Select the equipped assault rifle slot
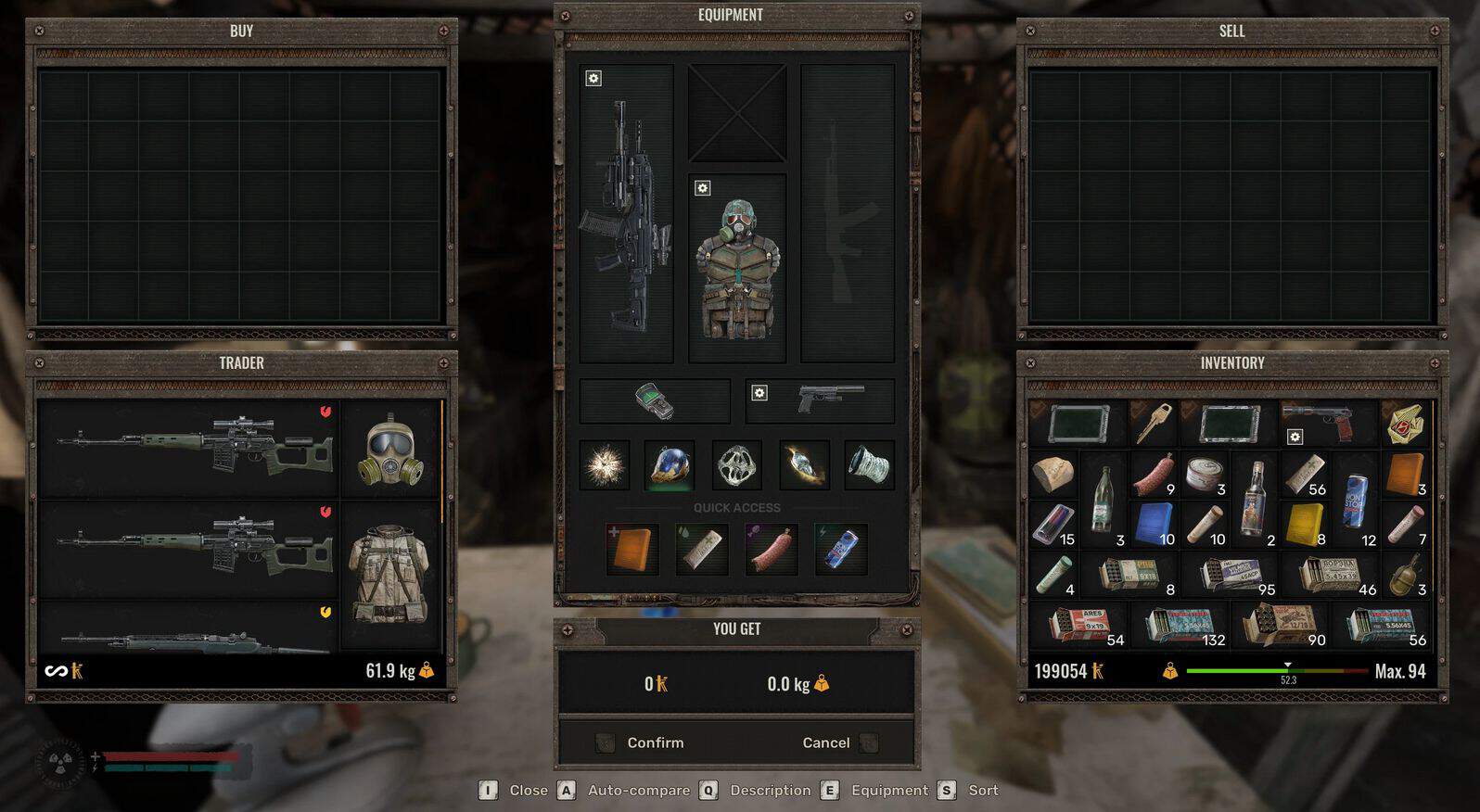The height and width of the screenshot is (812, 1480). (627, 215)
